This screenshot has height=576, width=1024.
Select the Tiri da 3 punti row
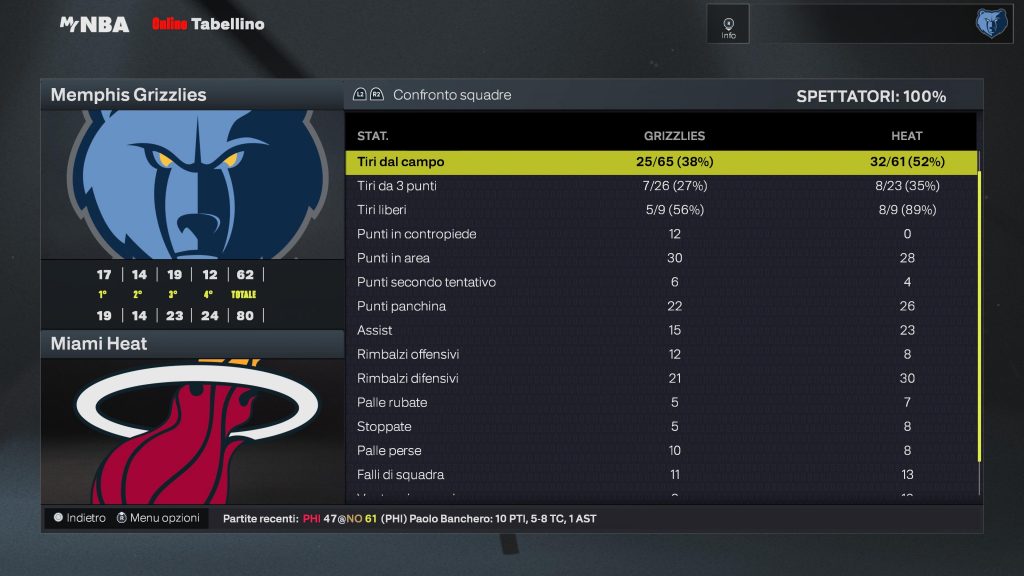pos(660,186)
